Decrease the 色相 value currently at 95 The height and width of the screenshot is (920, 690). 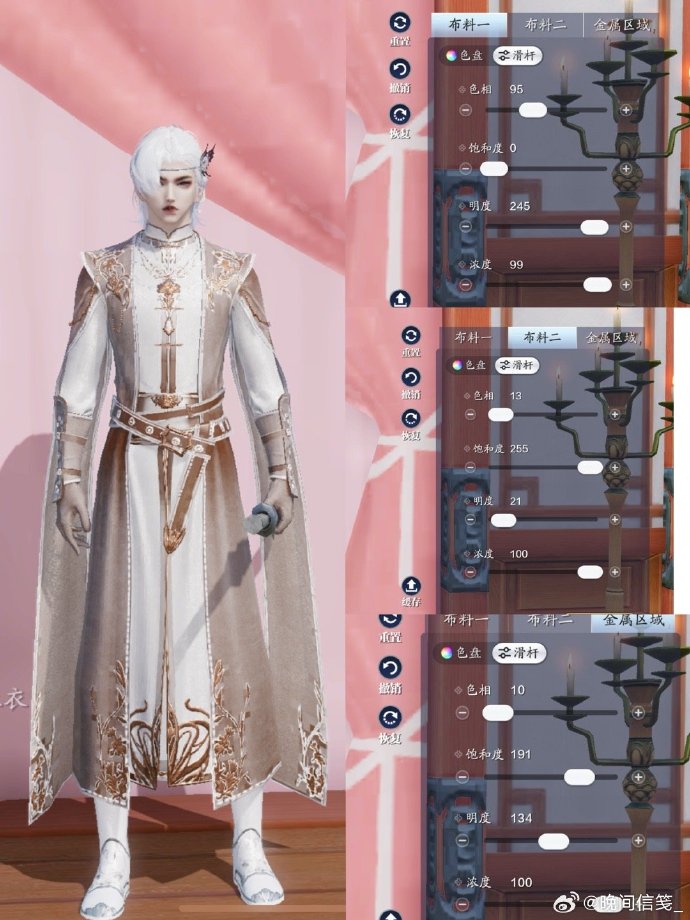coord(466,109)
